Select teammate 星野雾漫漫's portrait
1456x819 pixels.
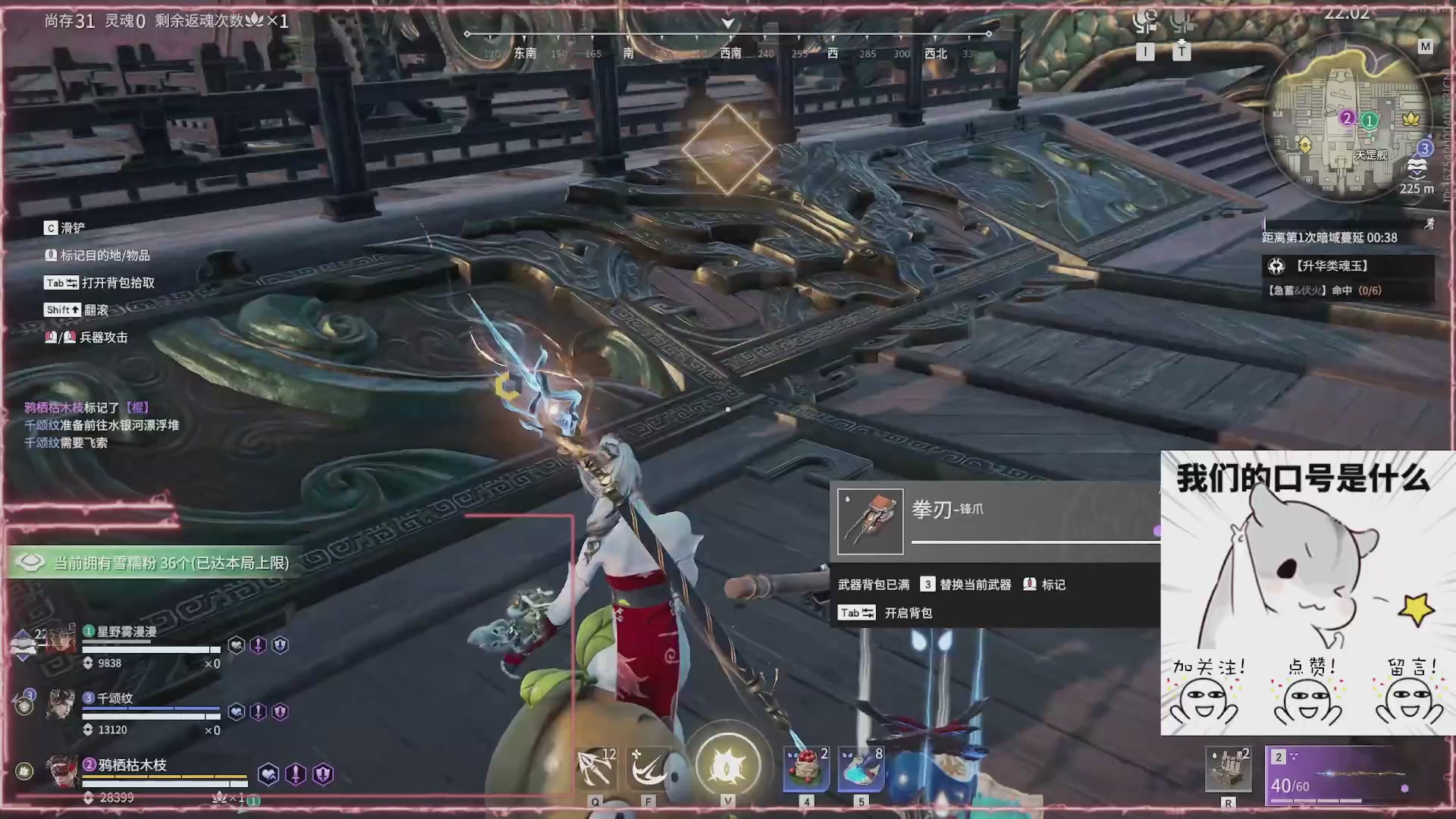[x=61, y=641]
